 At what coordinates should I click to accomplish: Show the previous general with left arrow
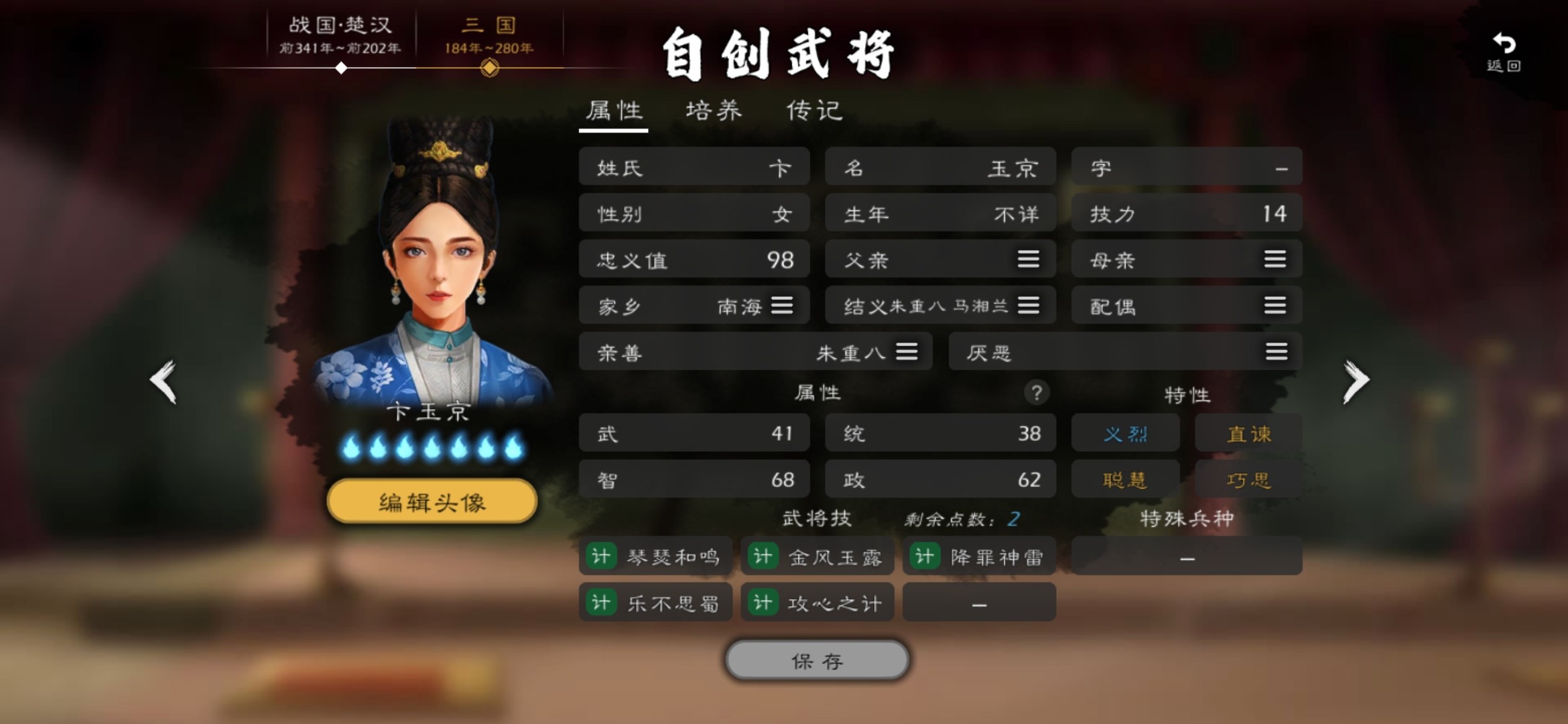[x=164, y=381]
